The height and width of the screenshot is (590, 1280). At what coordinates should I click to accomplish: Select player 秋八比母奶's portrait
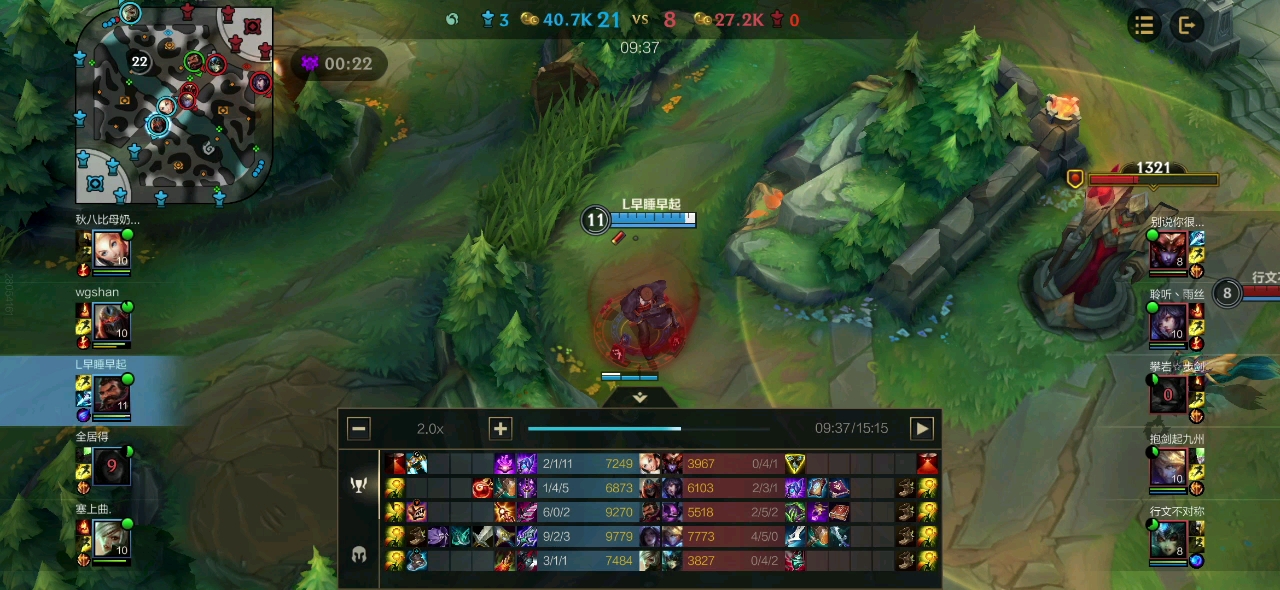tap(109, 249)
